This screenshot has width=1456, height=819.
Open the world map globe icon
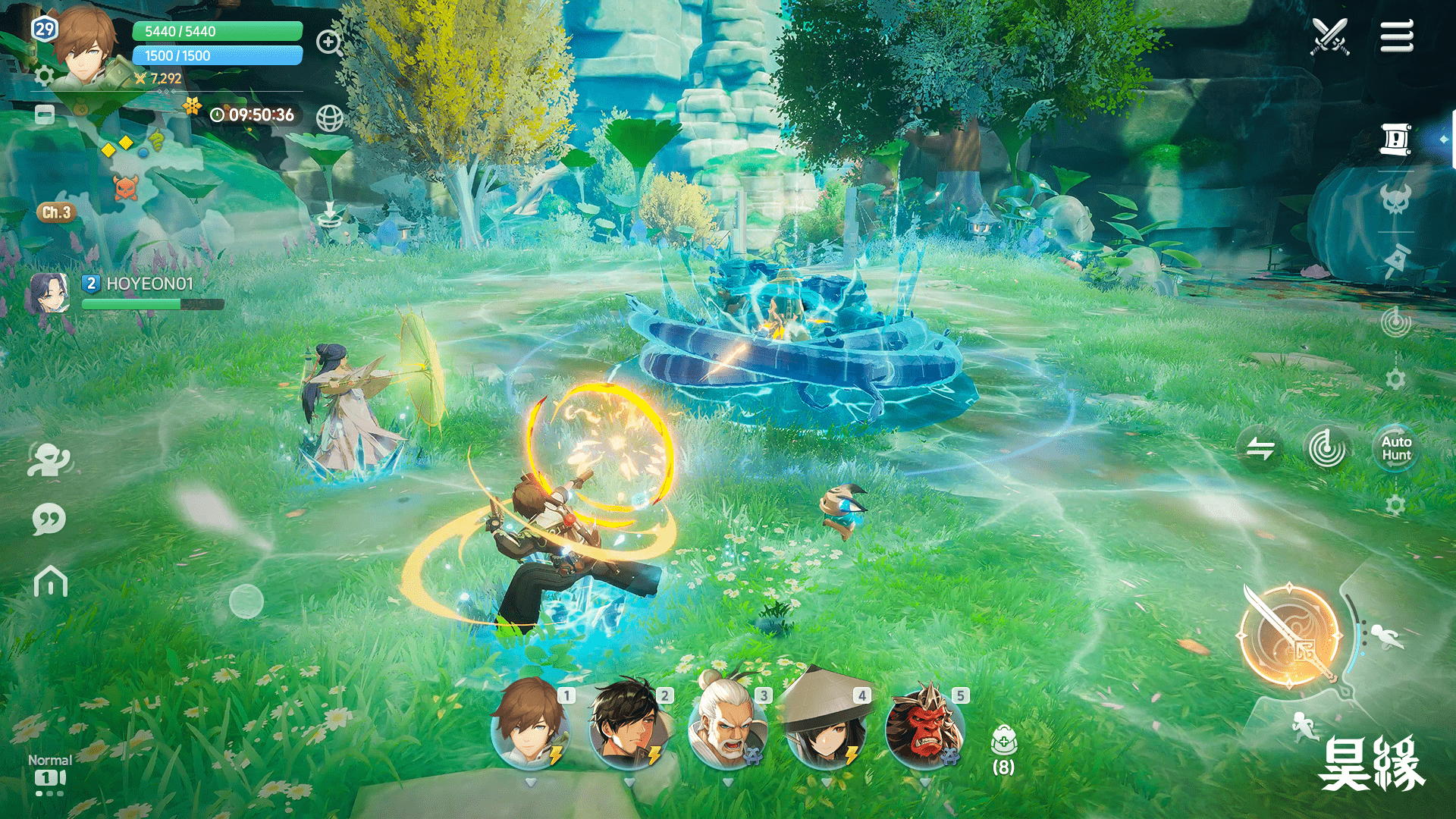(x=329, y=118)
